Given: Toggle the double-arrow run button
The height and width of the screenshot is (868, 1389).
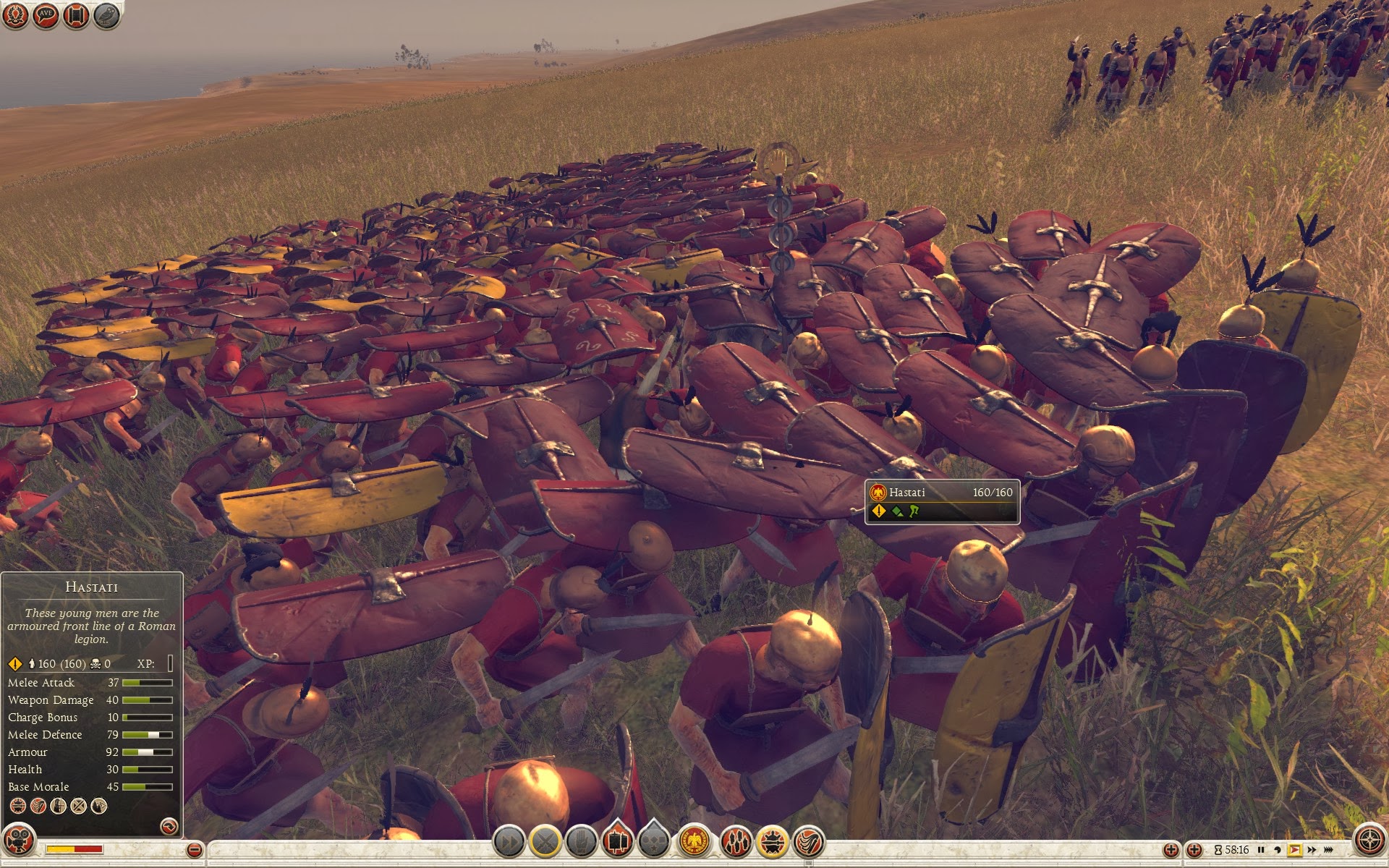Looking at the screenshot, I should point(509,842).
